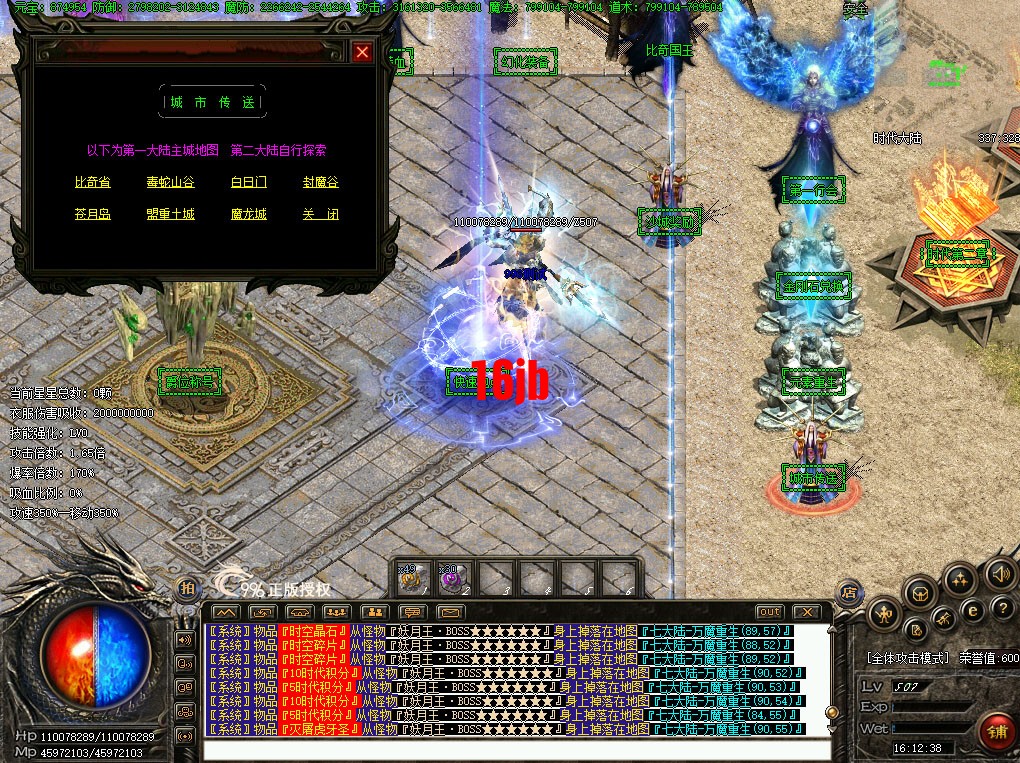Viewport: 1020px width, 763px height.
Task: Choose the 毒蛇山谷 teleport destination
Action: (170, 183)
